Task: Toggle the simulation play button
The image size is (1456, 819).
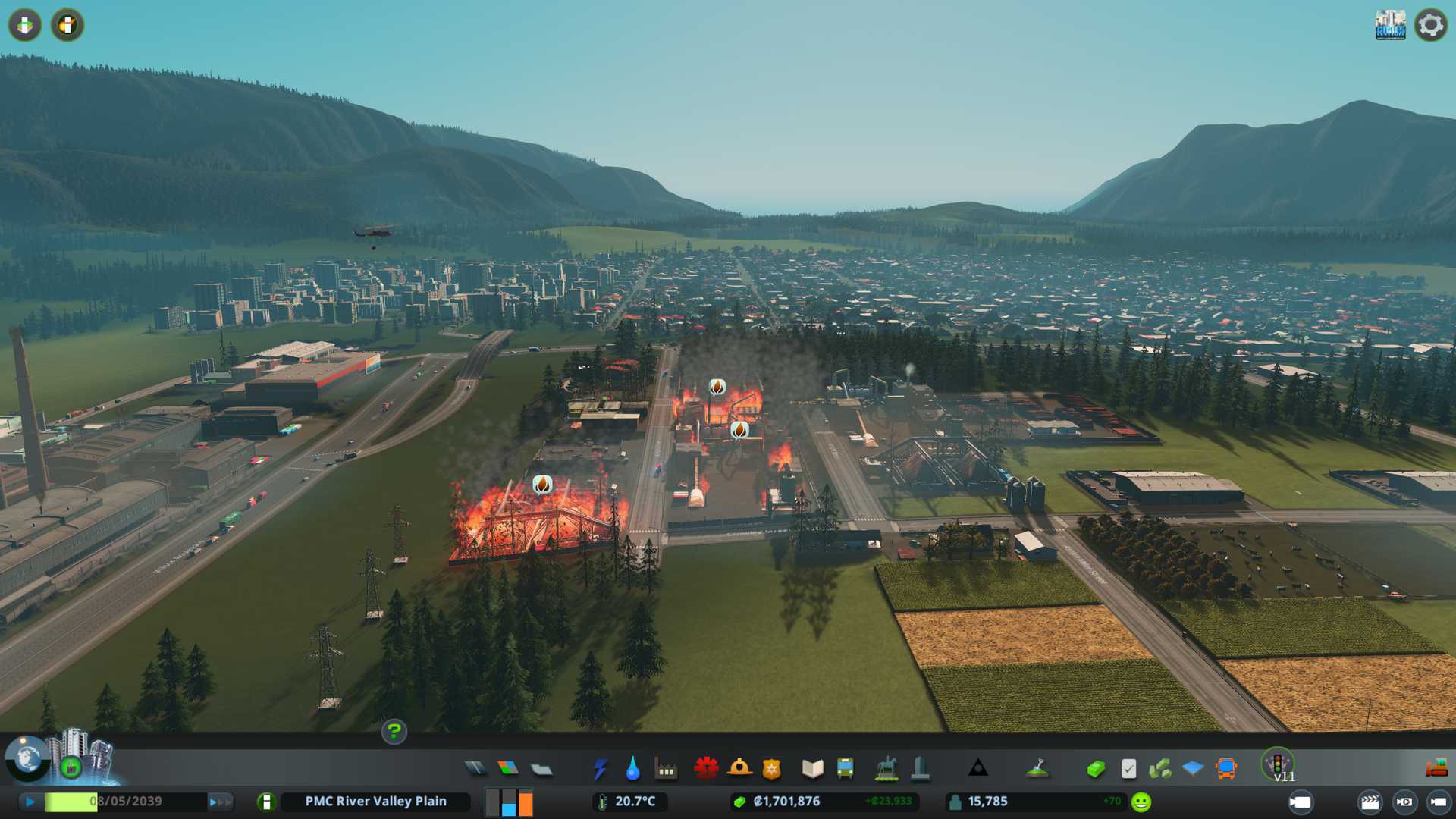Action: click(x=30, y=802)
